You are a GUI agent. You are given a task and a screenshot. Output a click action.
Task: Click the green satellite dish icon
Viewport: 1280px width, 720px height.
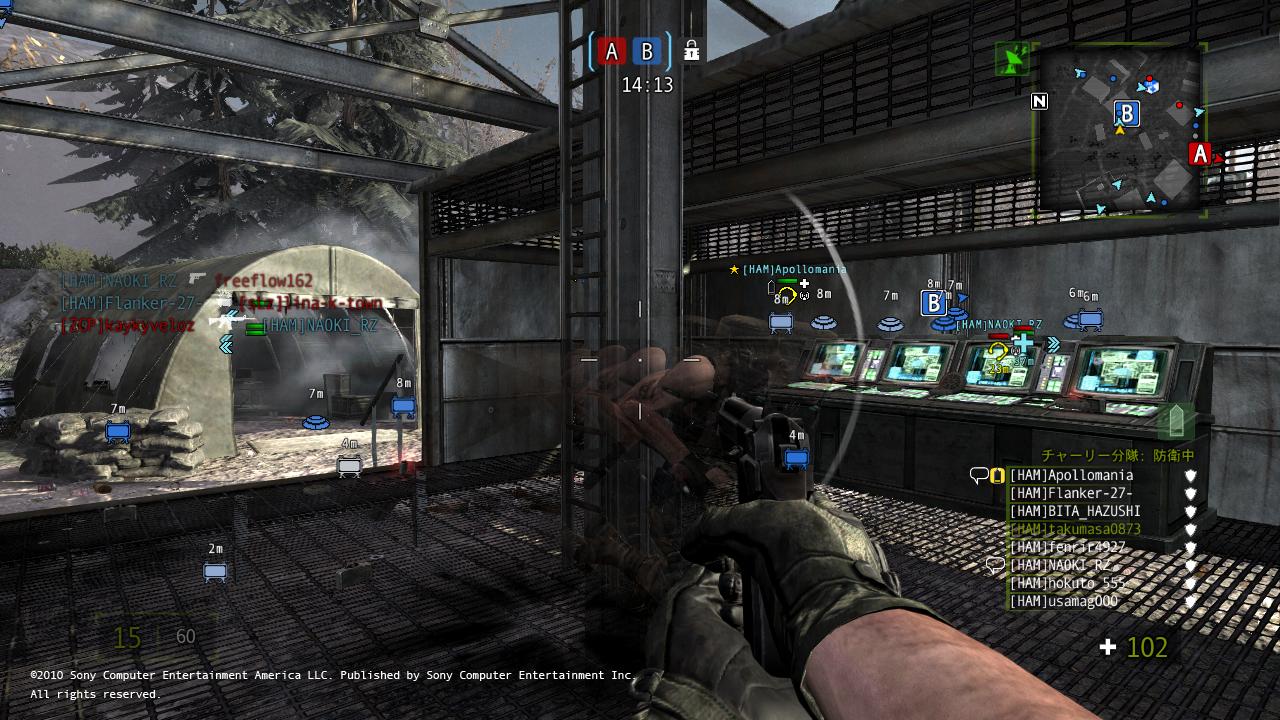click(x=1014, y=61)
